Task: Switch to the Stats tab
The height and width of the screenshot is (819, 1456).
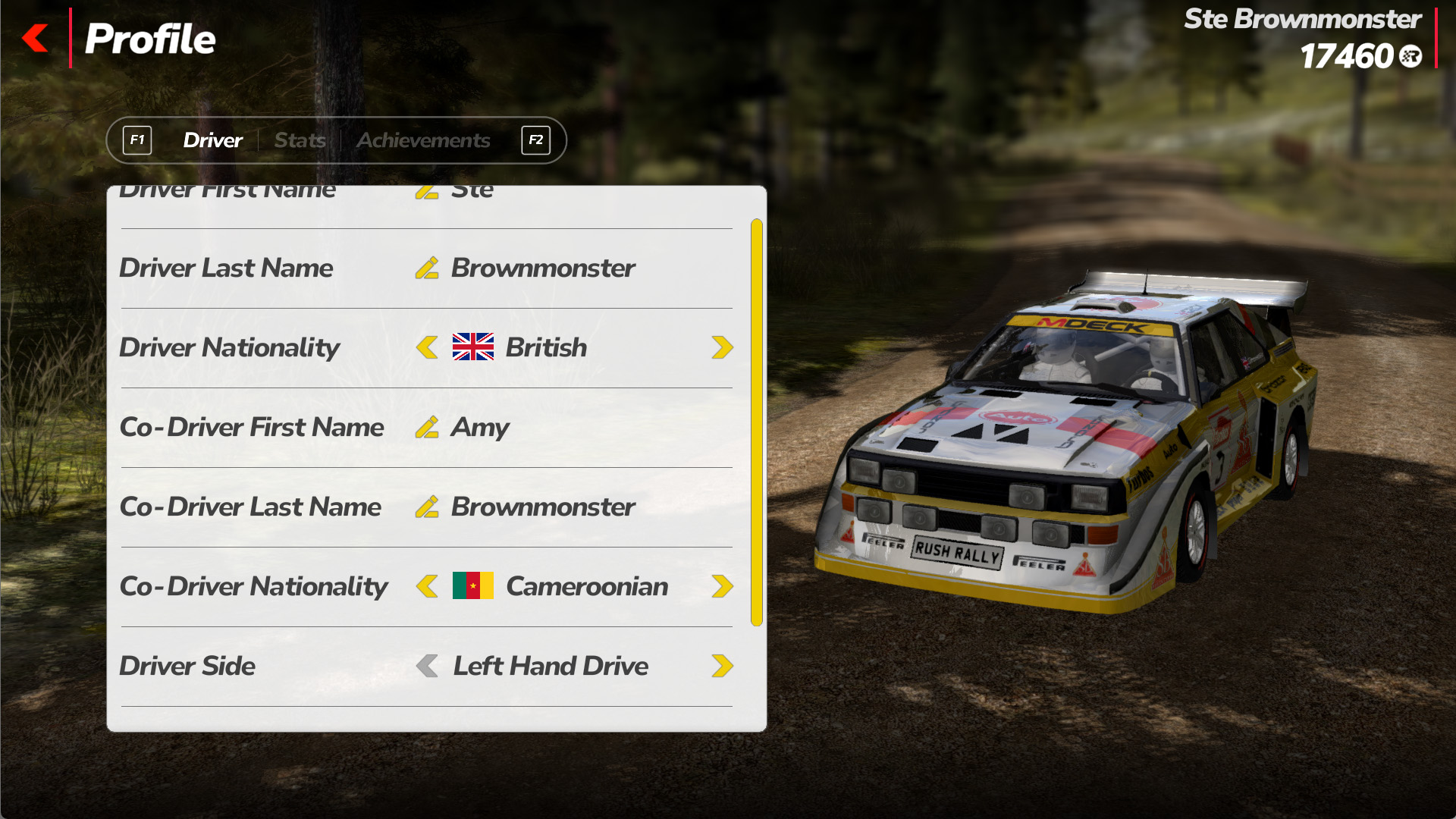Action: [x=300, y=140]
